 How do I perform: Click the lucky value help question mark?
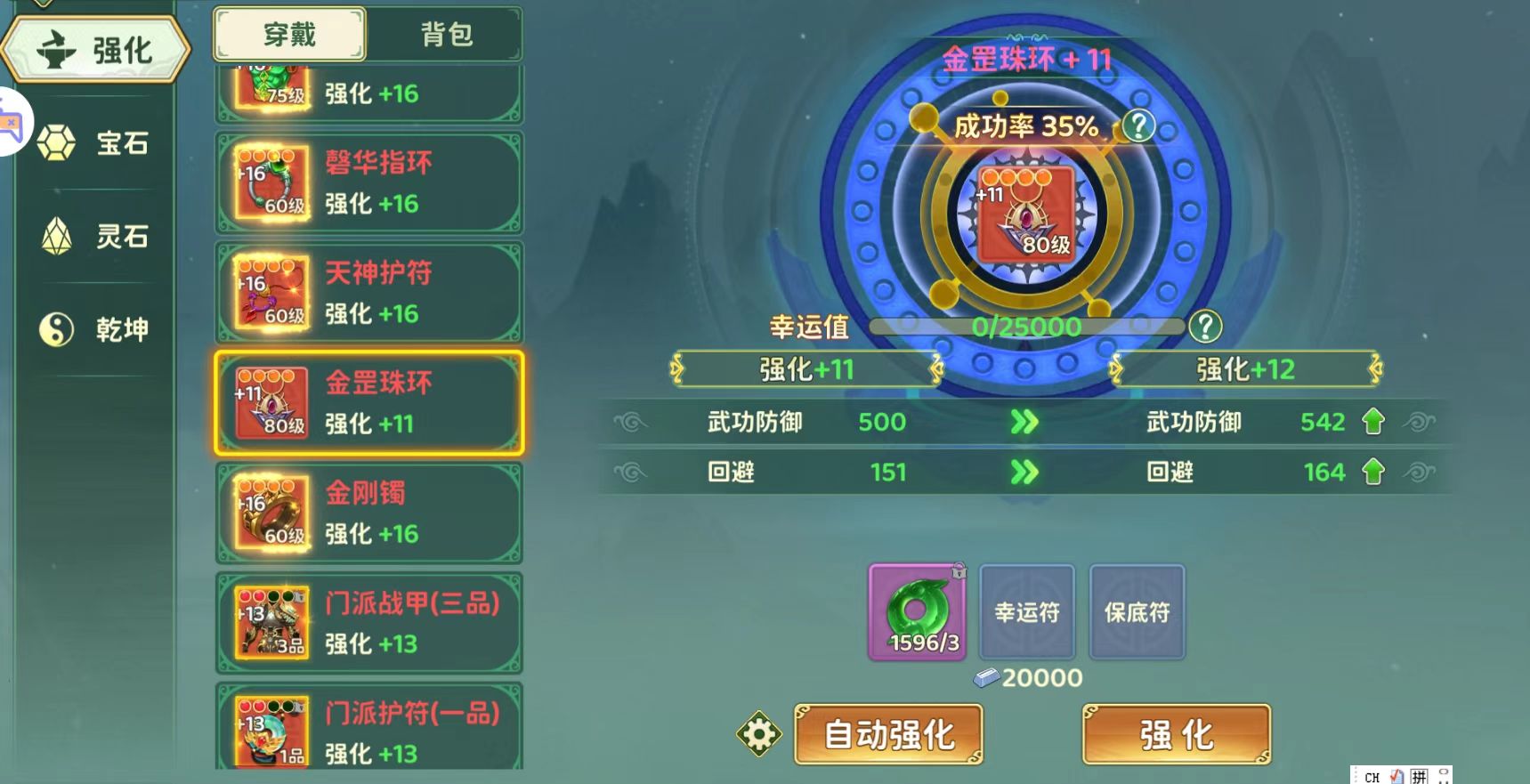click(x=1206, y=327)
